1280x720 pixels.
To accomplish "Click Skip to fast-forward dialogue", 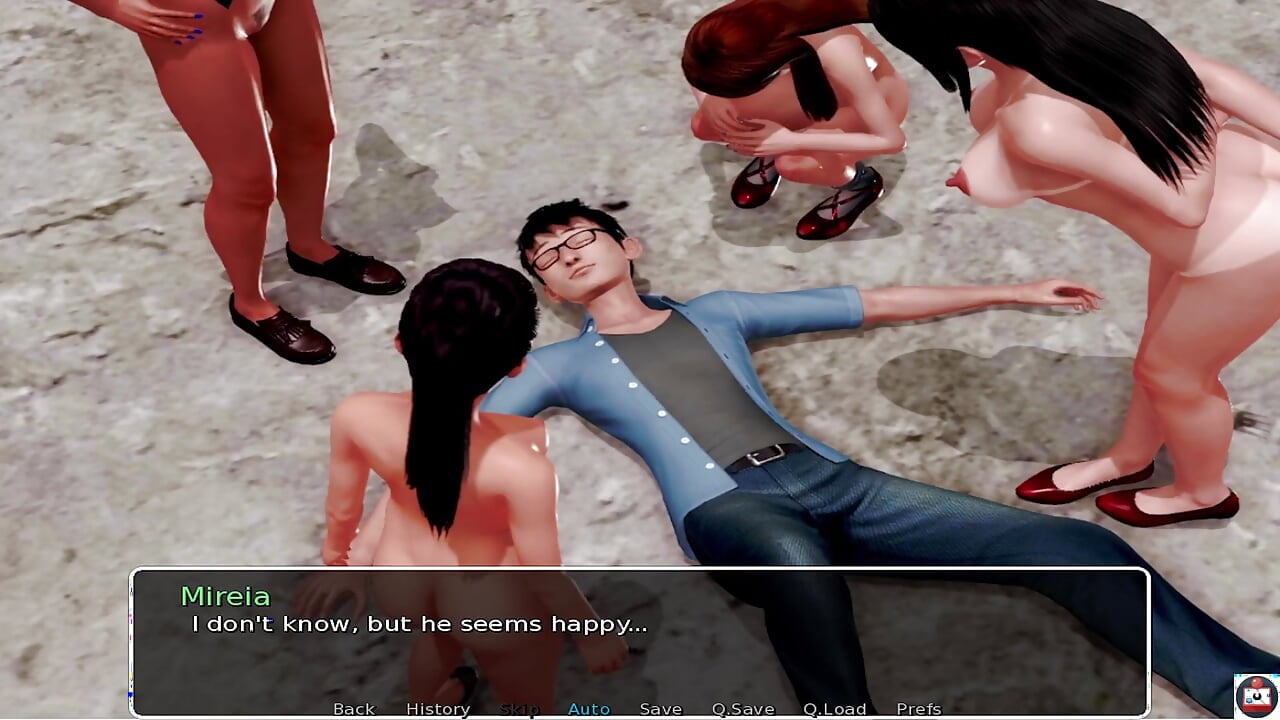I will [519, 709].
